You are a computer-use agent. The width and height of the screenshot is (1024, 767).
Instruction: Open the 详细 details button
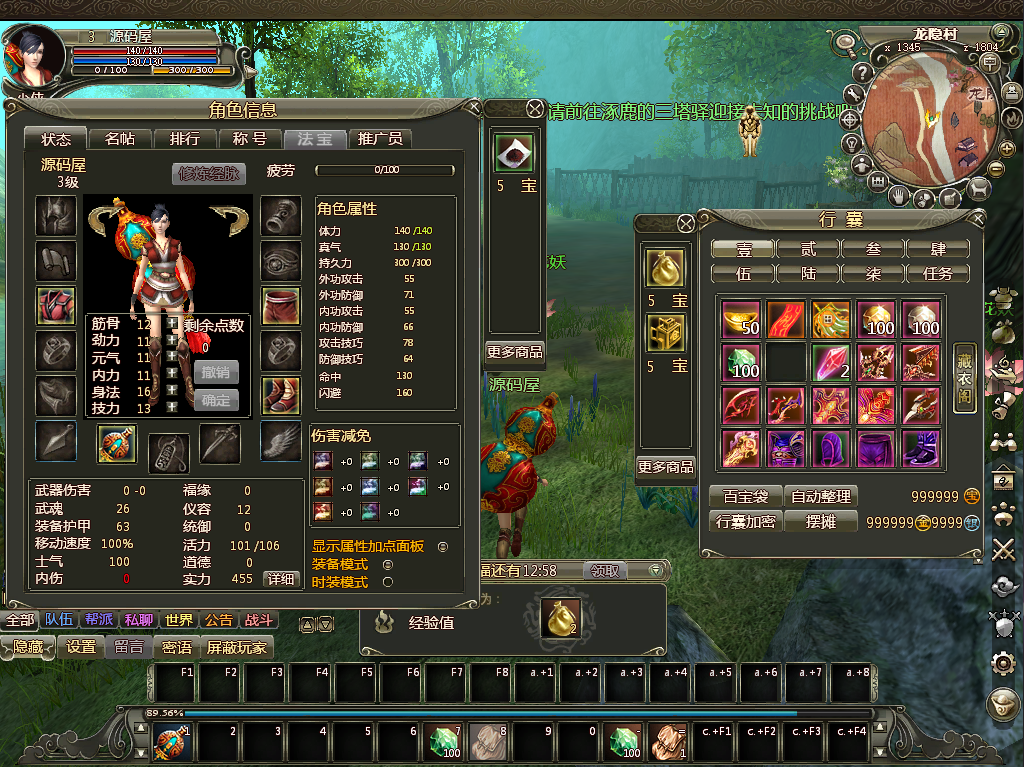pos(281,579)
